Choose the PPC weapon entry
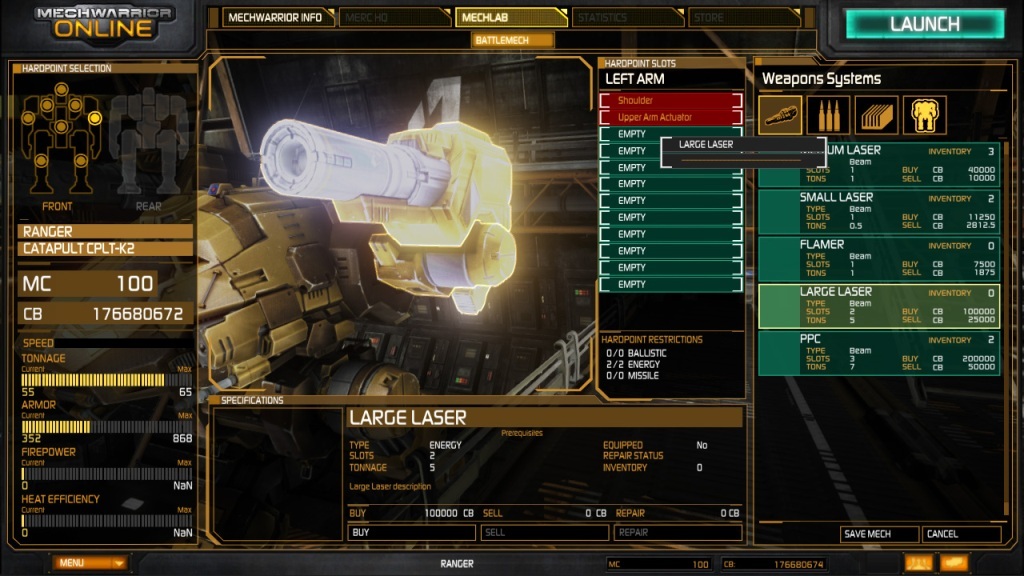Viewport: 1024px width, 576px height. (x=879, y=352)
